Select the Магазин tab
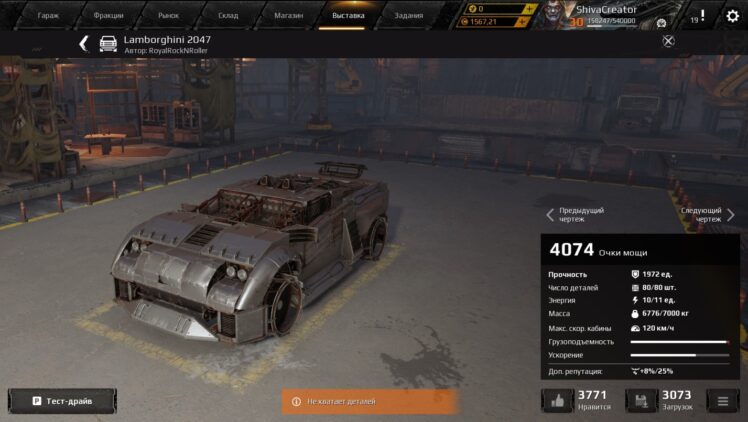 point(289,16)
